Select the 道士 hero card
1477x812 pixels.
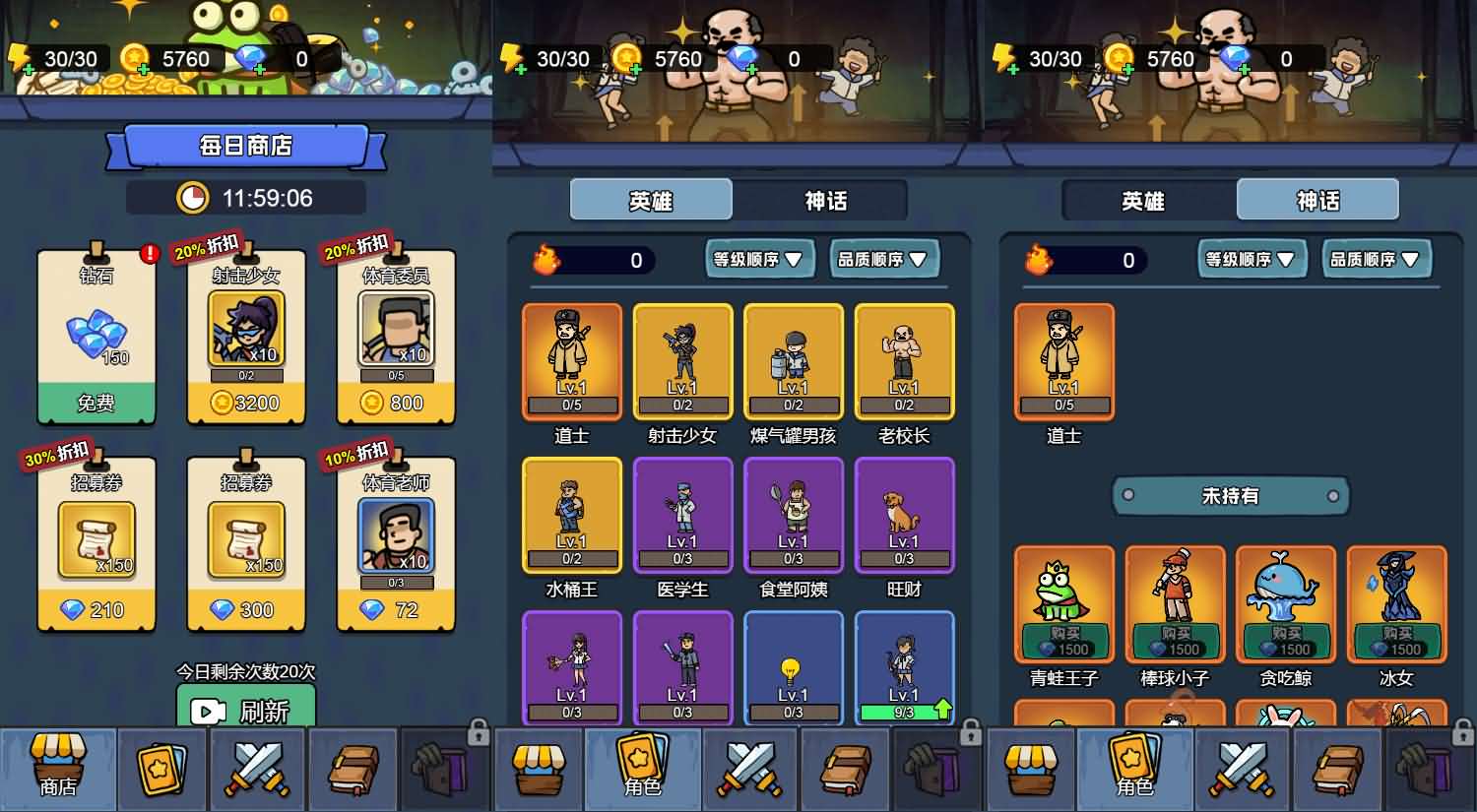(x=571, y=361)
